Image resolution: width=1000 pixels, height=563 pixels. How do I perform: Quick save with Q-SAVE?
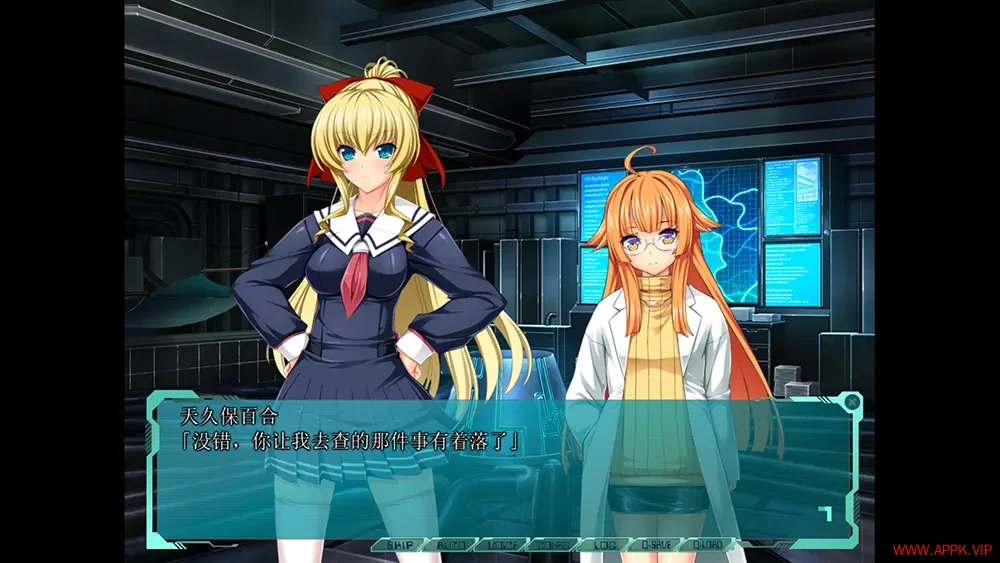coord(655,545)
